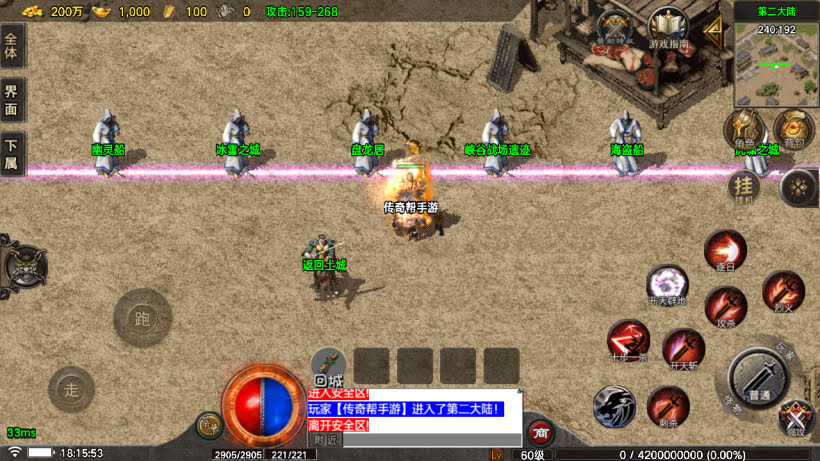Cast the 开天辟地 skill
The height and width of the screenshot is (461, 820).
coord(666,285)
